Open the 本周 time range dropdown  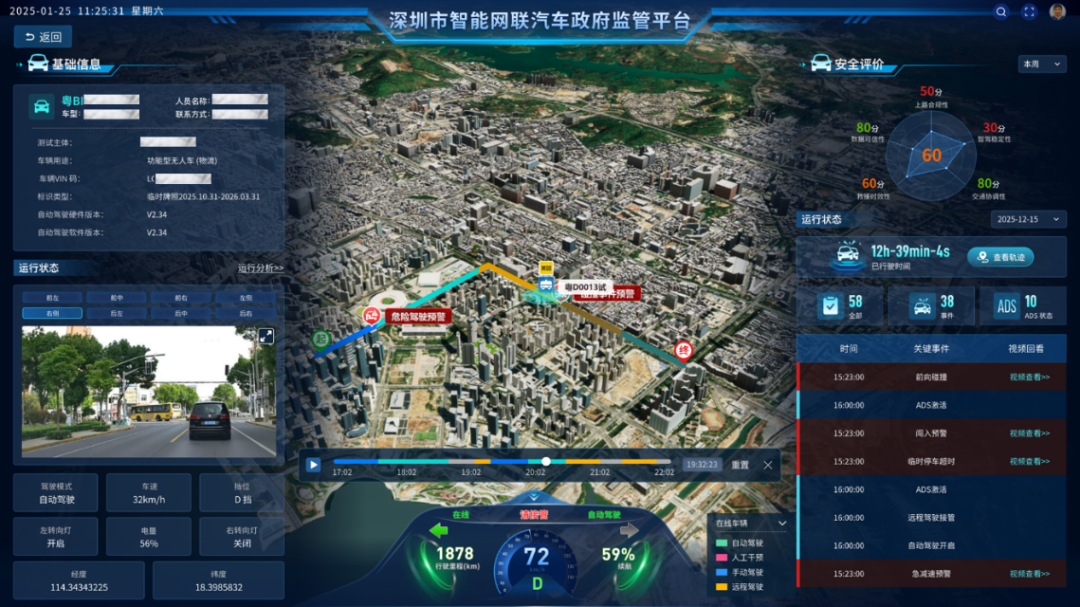click(1042, 64)
